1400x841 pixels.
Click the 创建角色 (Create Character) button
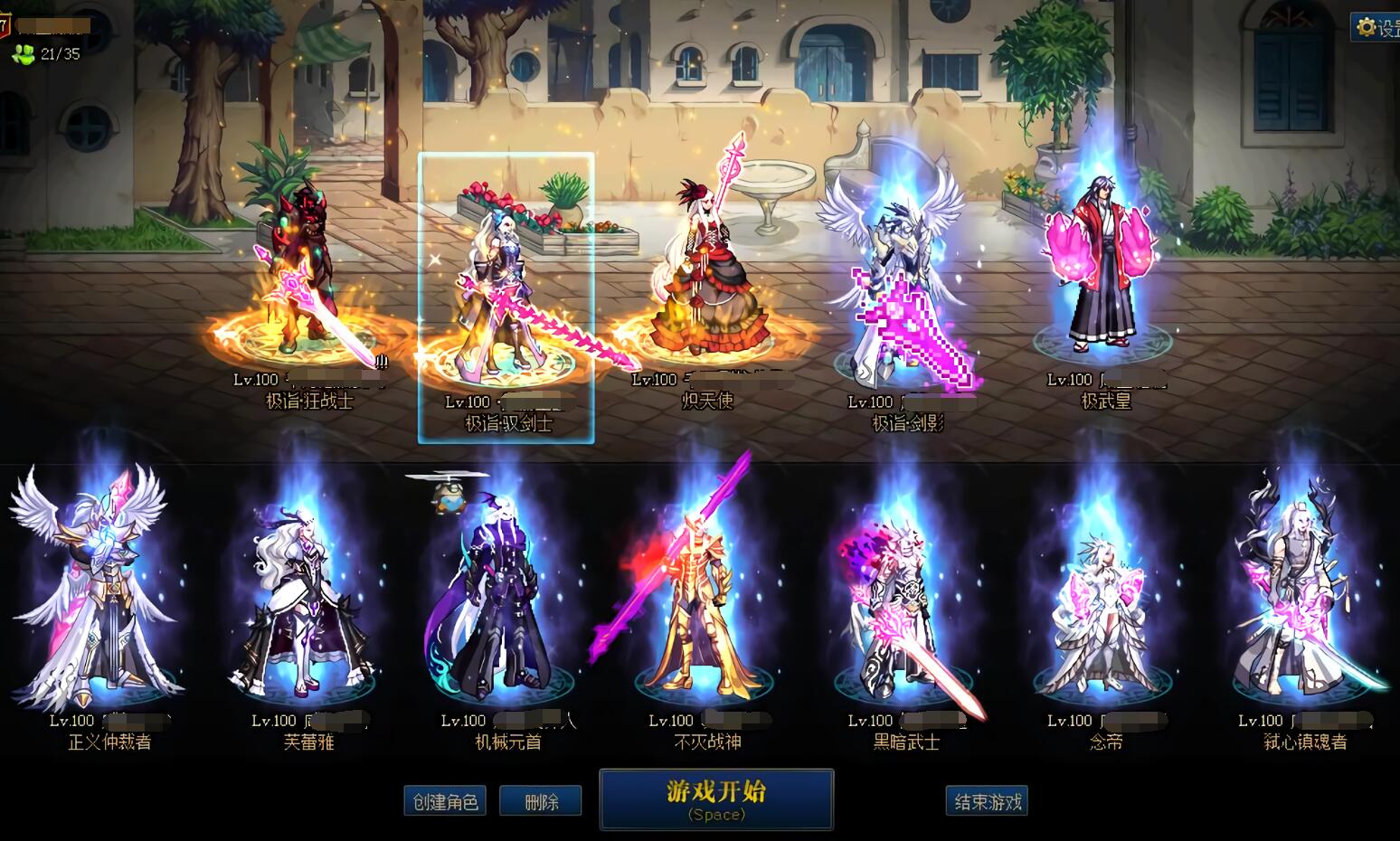pyautogui.click(x=445, y=800)
